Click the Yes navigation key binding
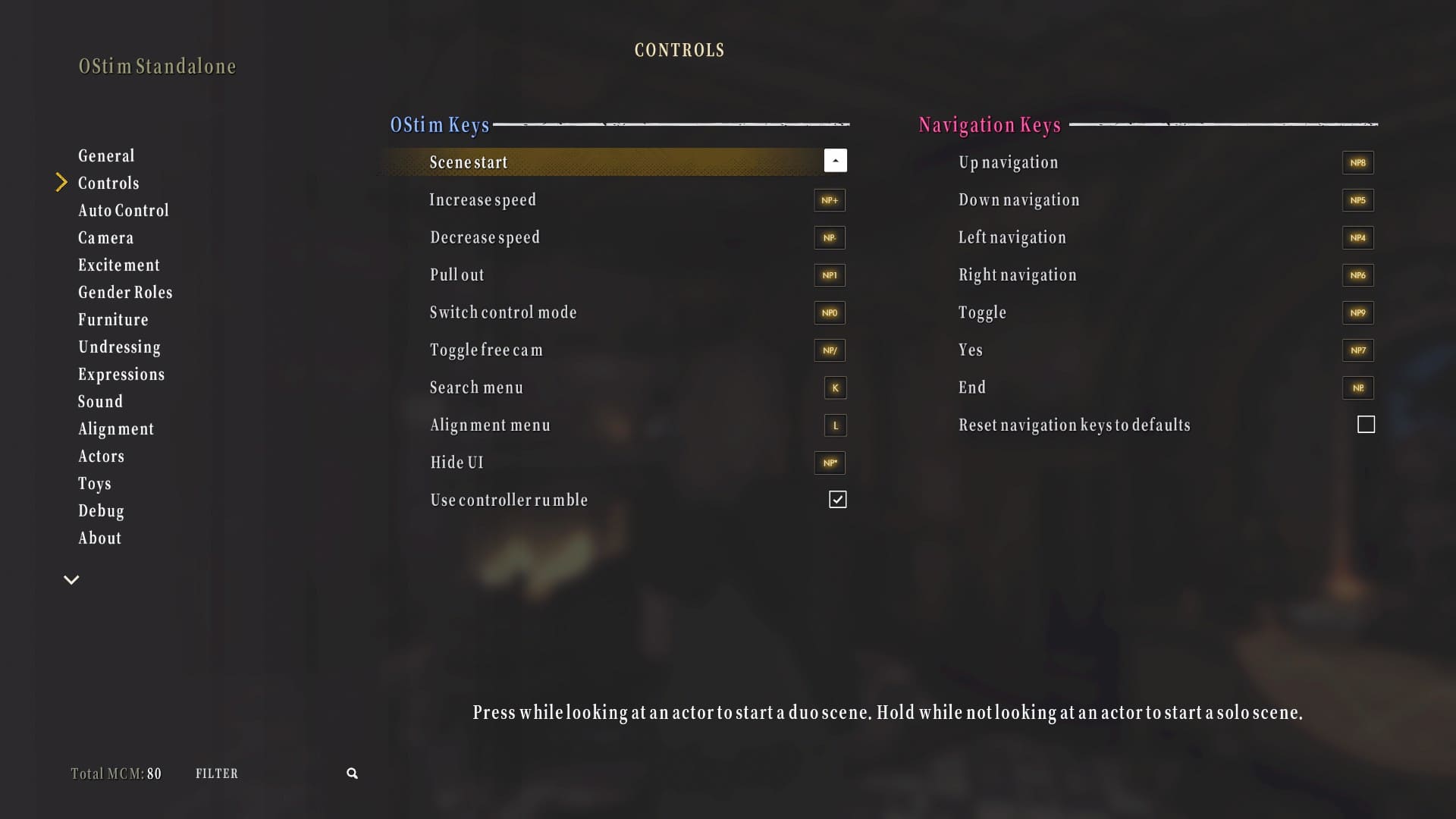The width and height of the screenshot is (1456, 819). pos(1357,350)
